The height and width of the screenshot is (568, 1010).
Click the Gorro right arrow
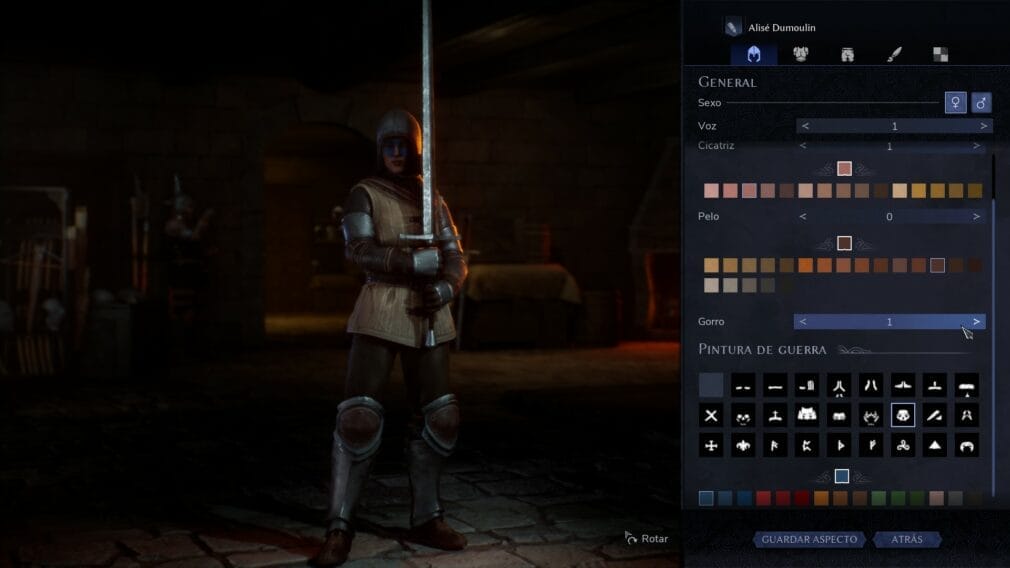[x=976, y=321]
